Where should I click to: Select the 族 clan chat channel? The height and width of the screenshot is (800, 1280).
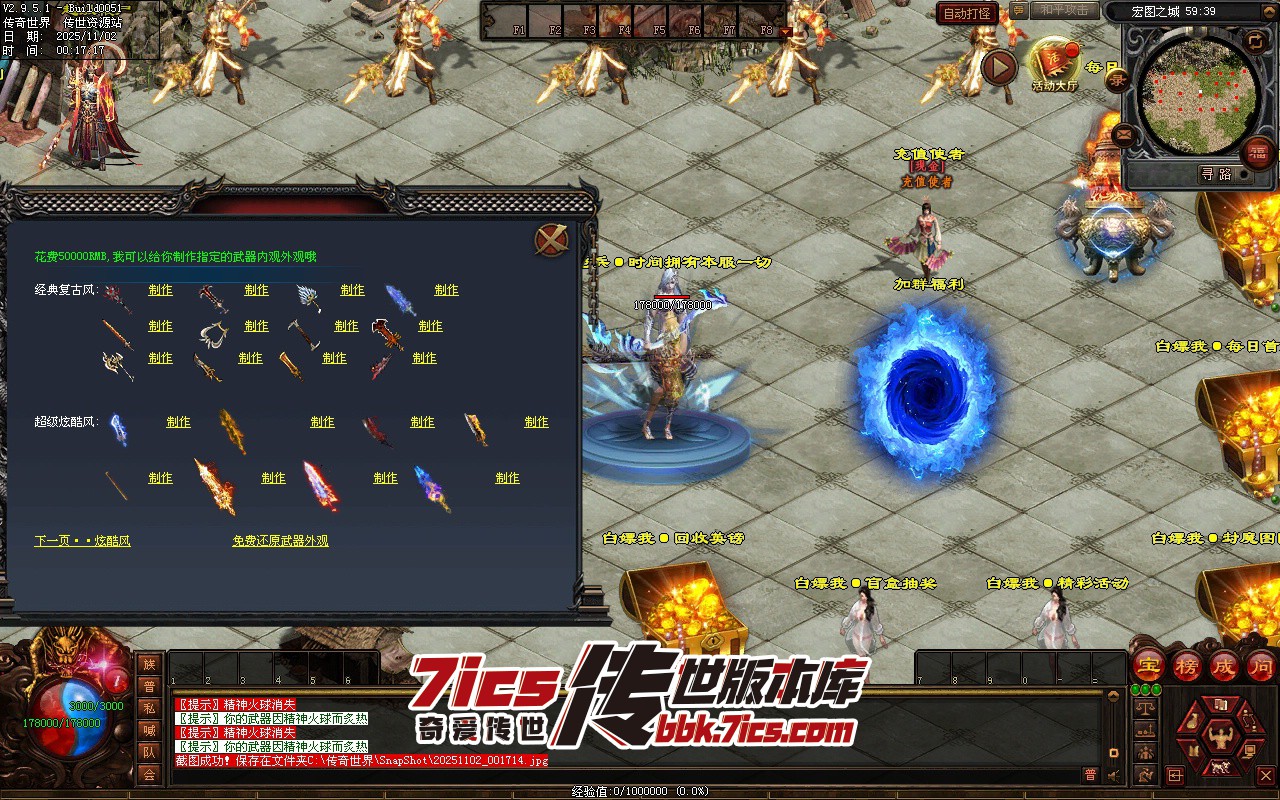click(x=149, y=664)
